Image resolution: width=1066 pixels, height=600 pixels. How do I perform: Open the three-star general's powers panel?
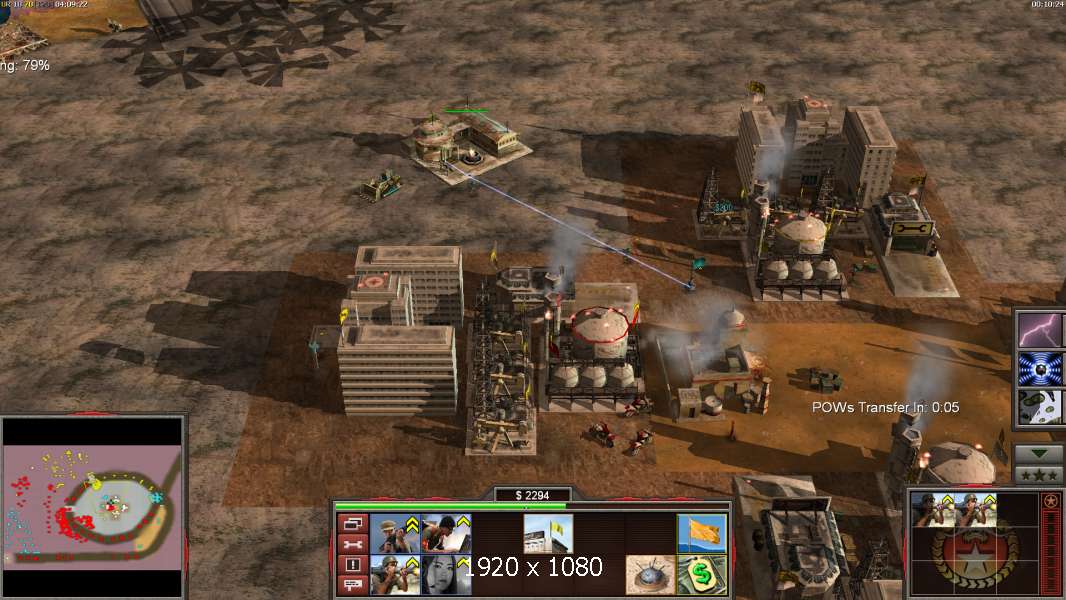point(1039,474)
